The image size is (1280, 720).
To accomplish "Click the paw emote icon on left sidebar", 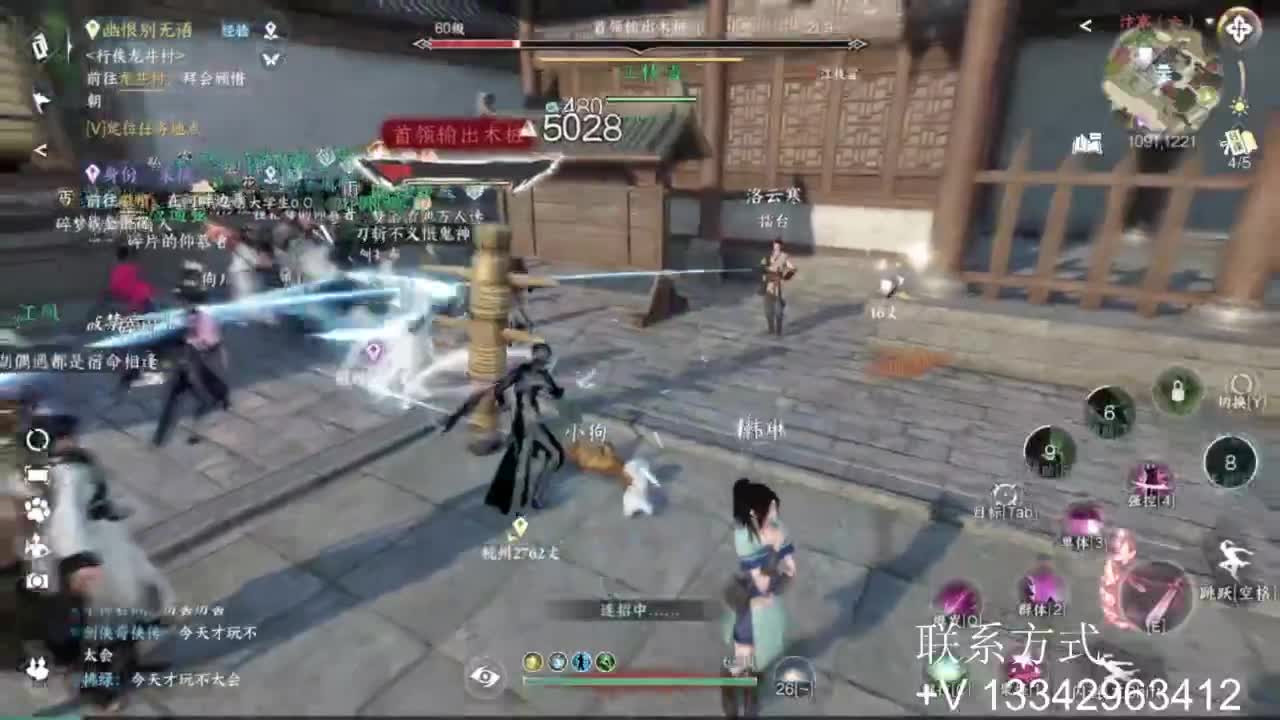I will tap(36, 508).
